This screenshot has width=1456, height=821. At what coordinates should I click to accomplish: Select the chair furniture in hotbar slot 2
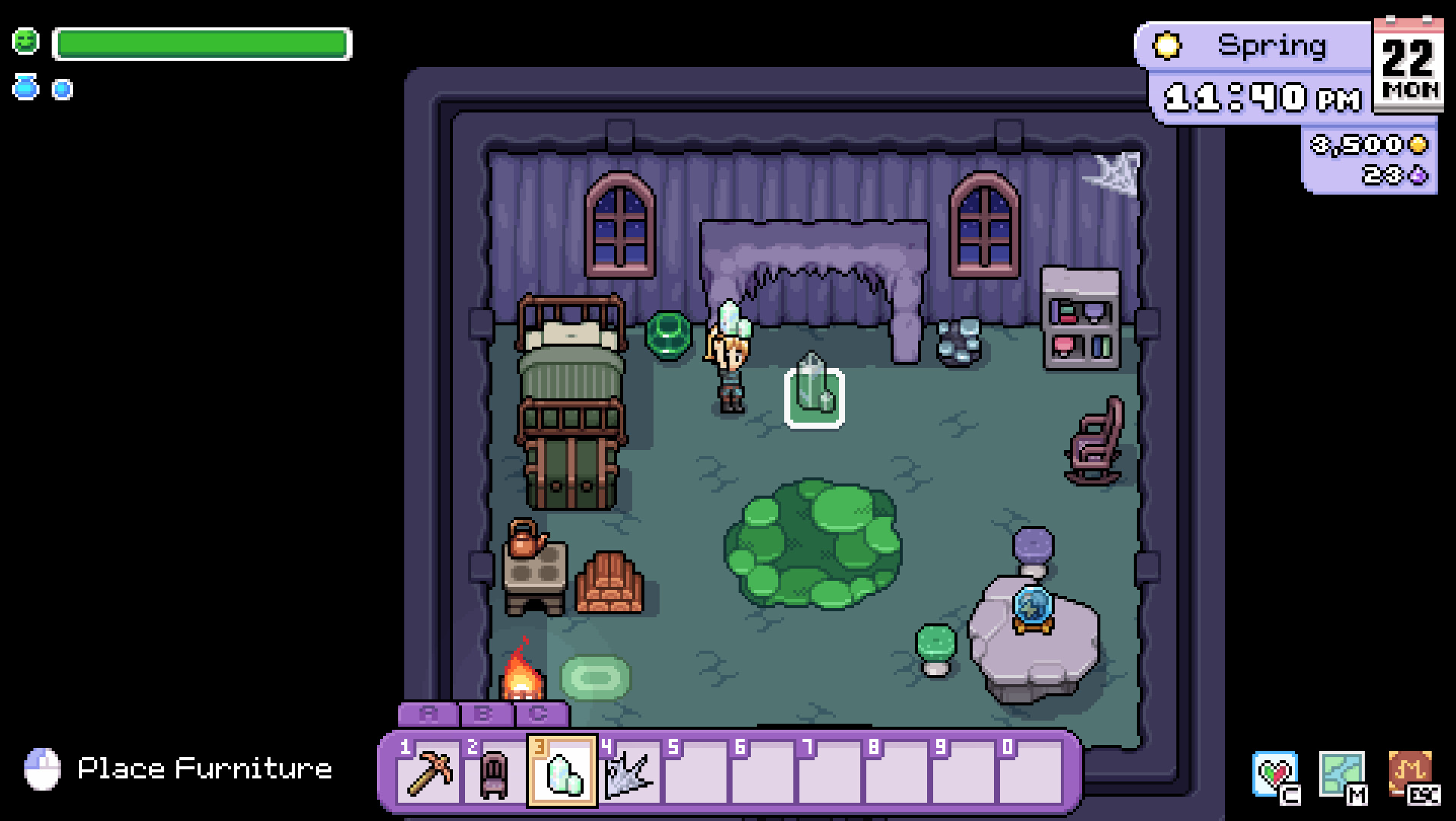496,774
